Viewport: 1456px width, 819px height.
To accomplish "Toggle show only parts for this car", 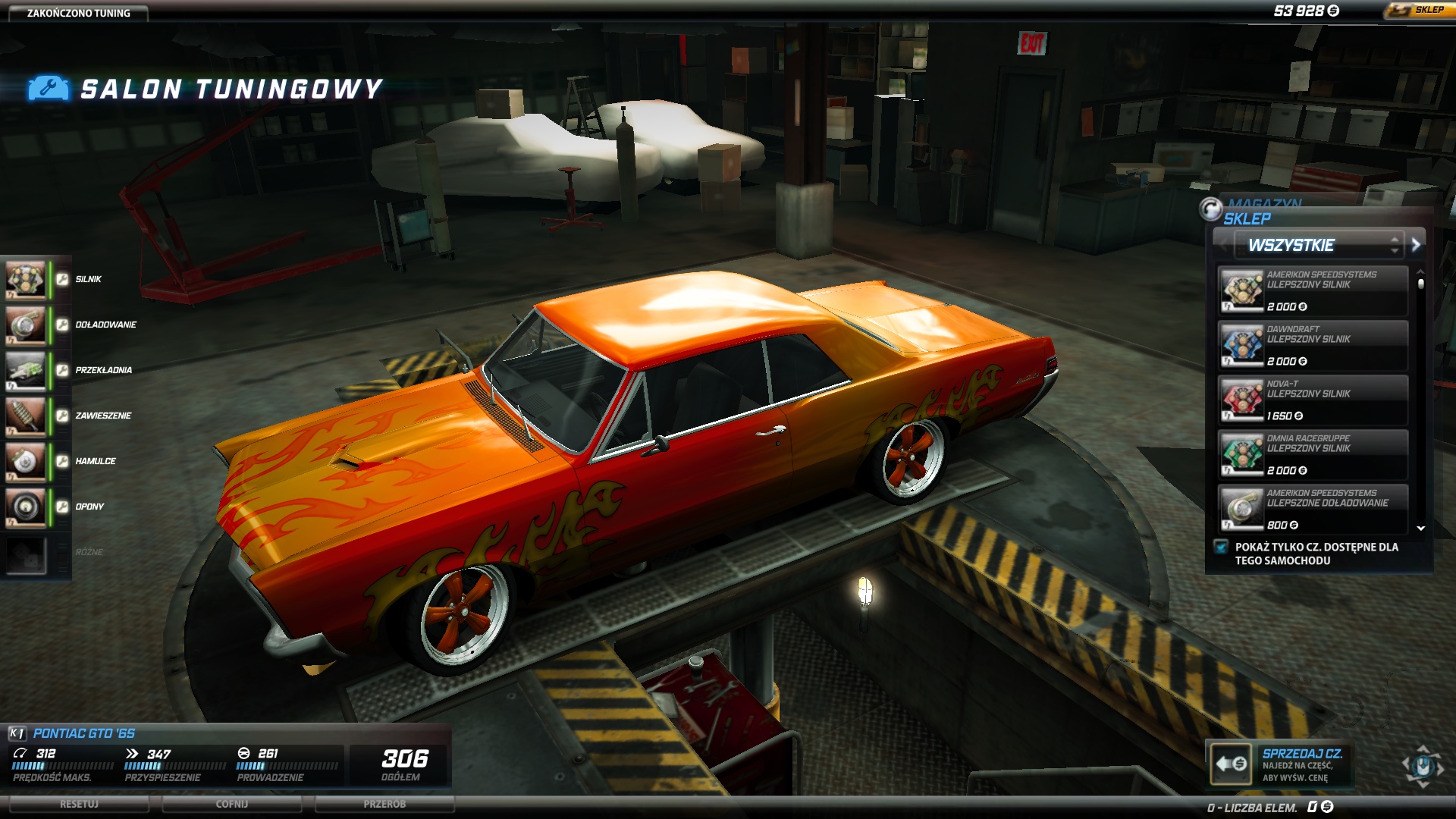I will click(x=1221, y=547).
